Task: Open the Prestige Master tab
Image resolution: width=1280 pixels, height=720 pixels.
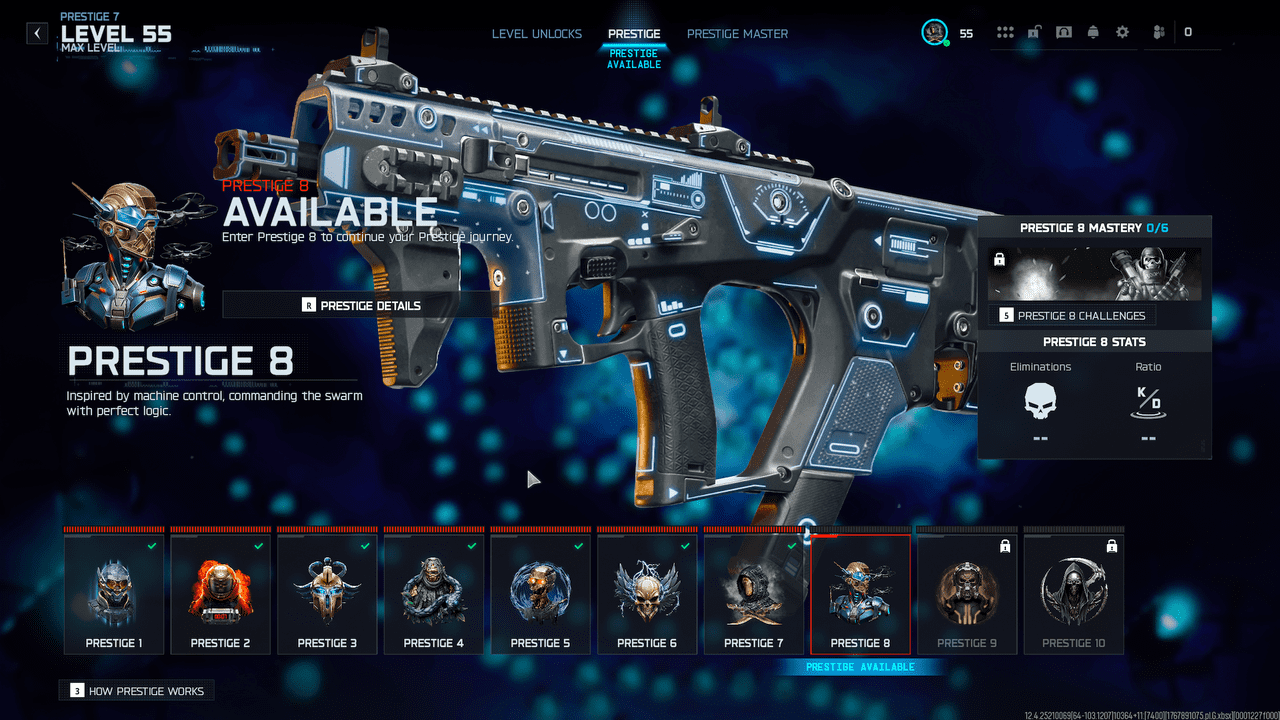Action: pos(737,34)
